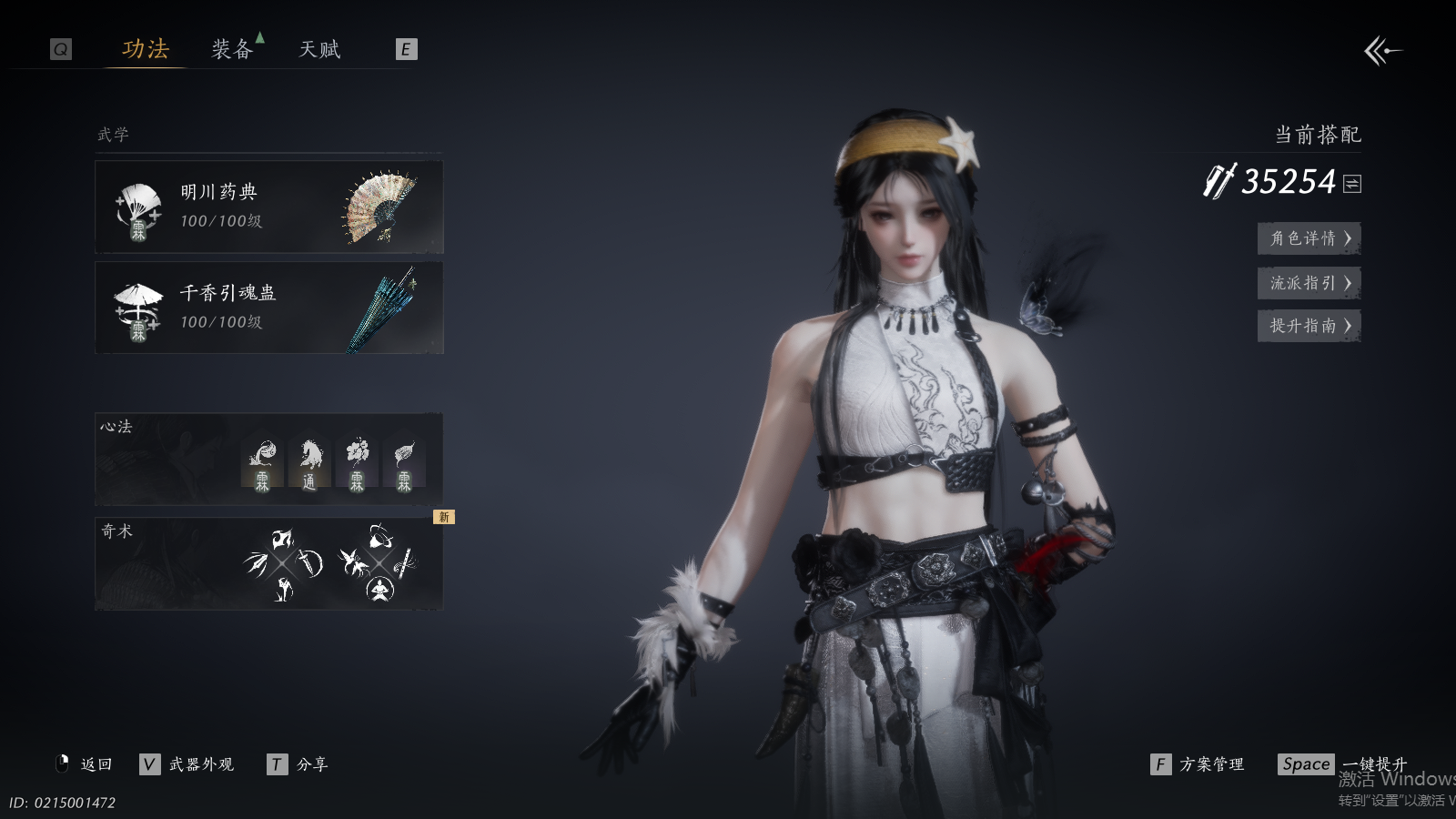The height and width of the screenshot is (819, 1456).
Task: Toggle the swap icon beside score 35254
Action: point(1352,184)
